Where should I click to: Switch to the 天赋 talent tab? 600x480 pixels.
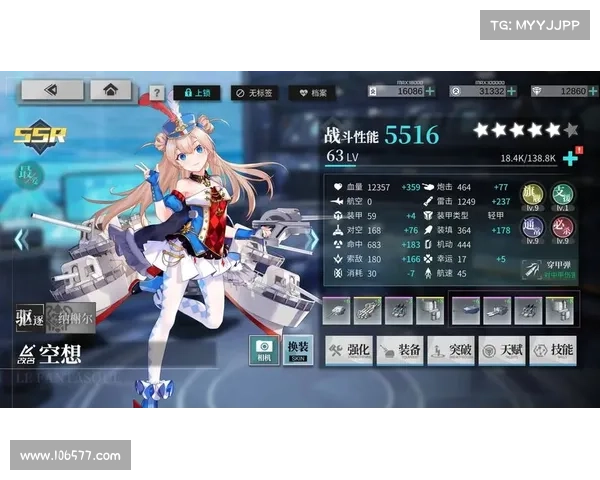[x=501, y=350]
